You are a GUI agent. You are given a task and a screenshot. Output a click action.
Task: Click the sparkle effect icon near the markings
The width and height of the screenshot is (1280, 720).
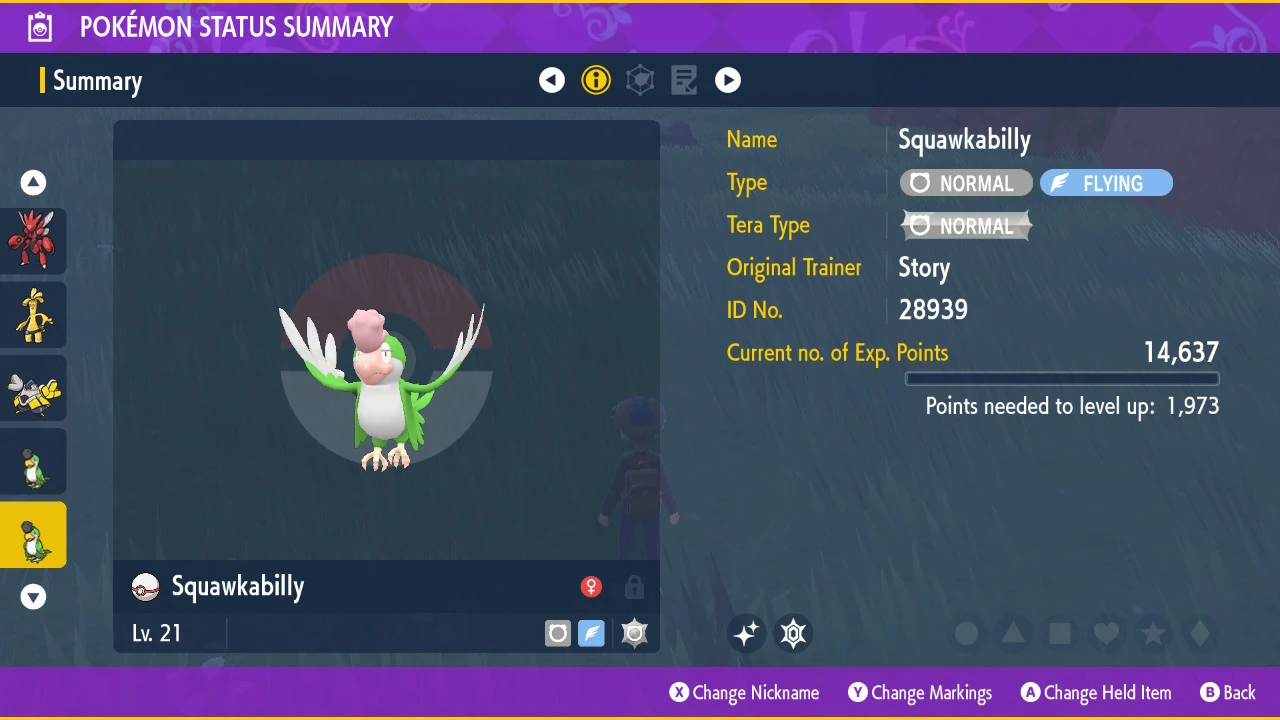tap(746, 633)
